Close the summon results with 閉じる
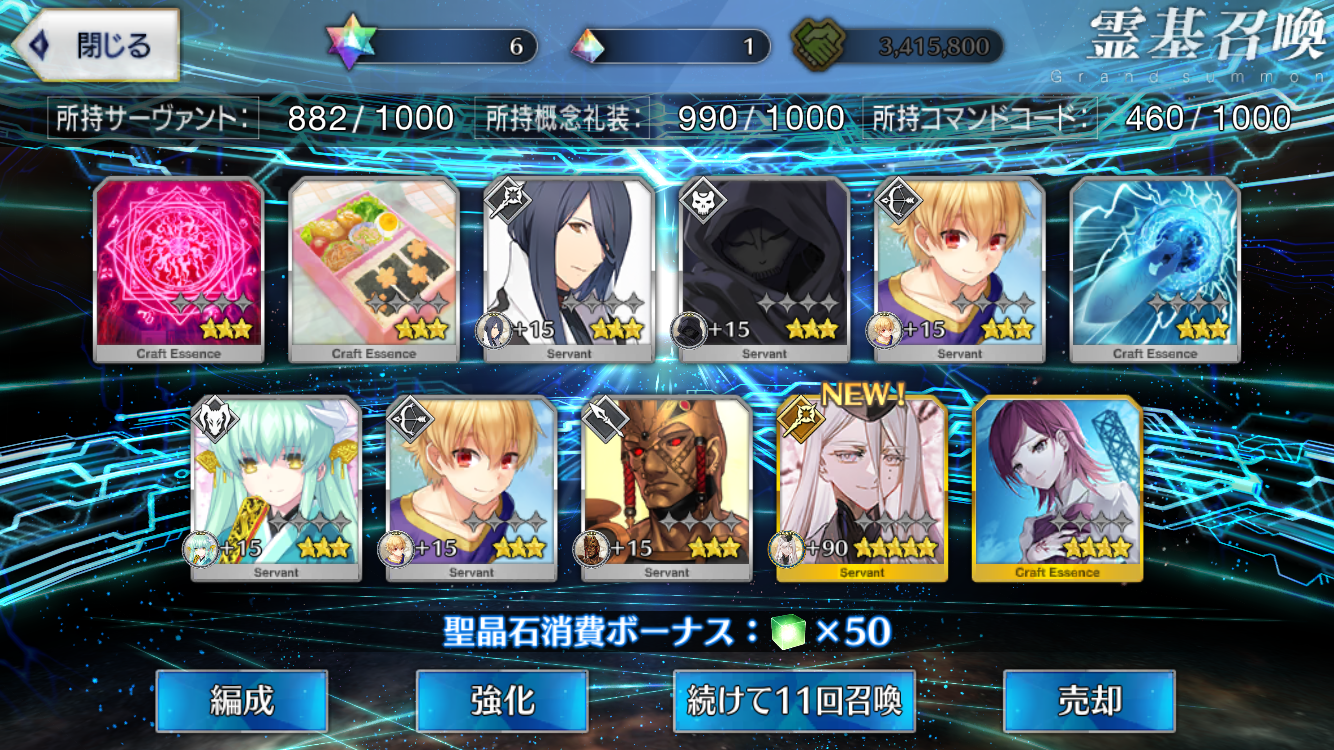This screenshot has height=750, width=1334. click(x=96, y=46)
